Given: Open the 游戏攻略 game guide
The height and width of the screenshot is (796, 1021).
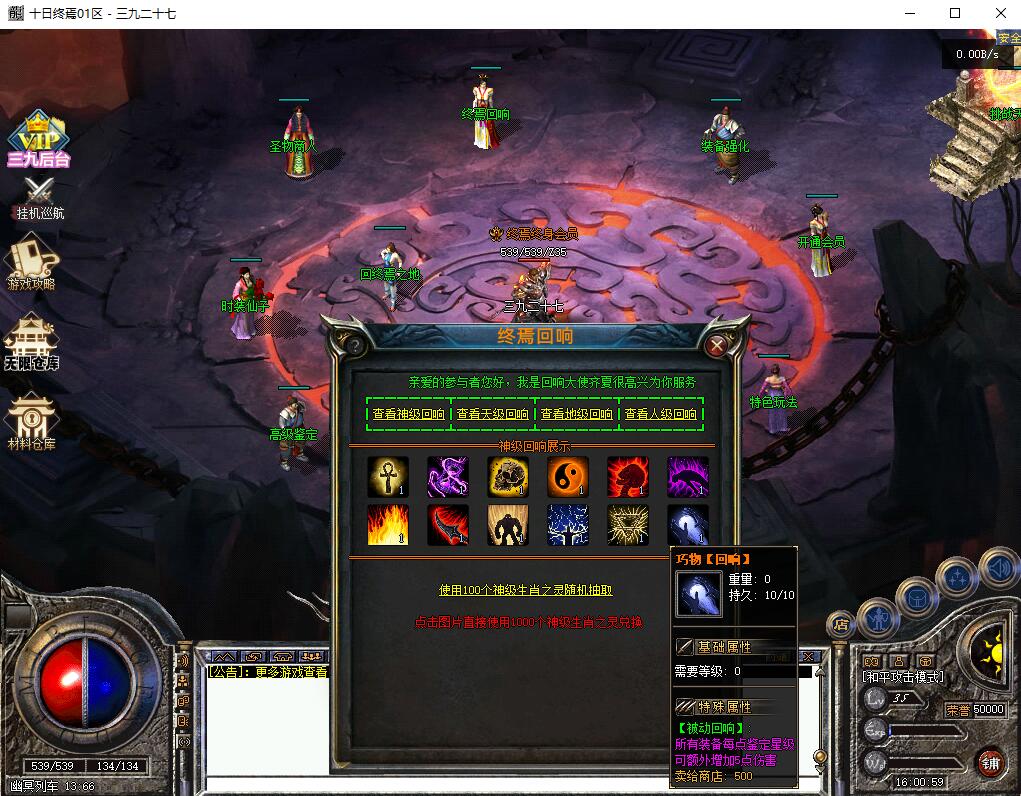Looking at the screenshot, I should click(x=33, y=262).
